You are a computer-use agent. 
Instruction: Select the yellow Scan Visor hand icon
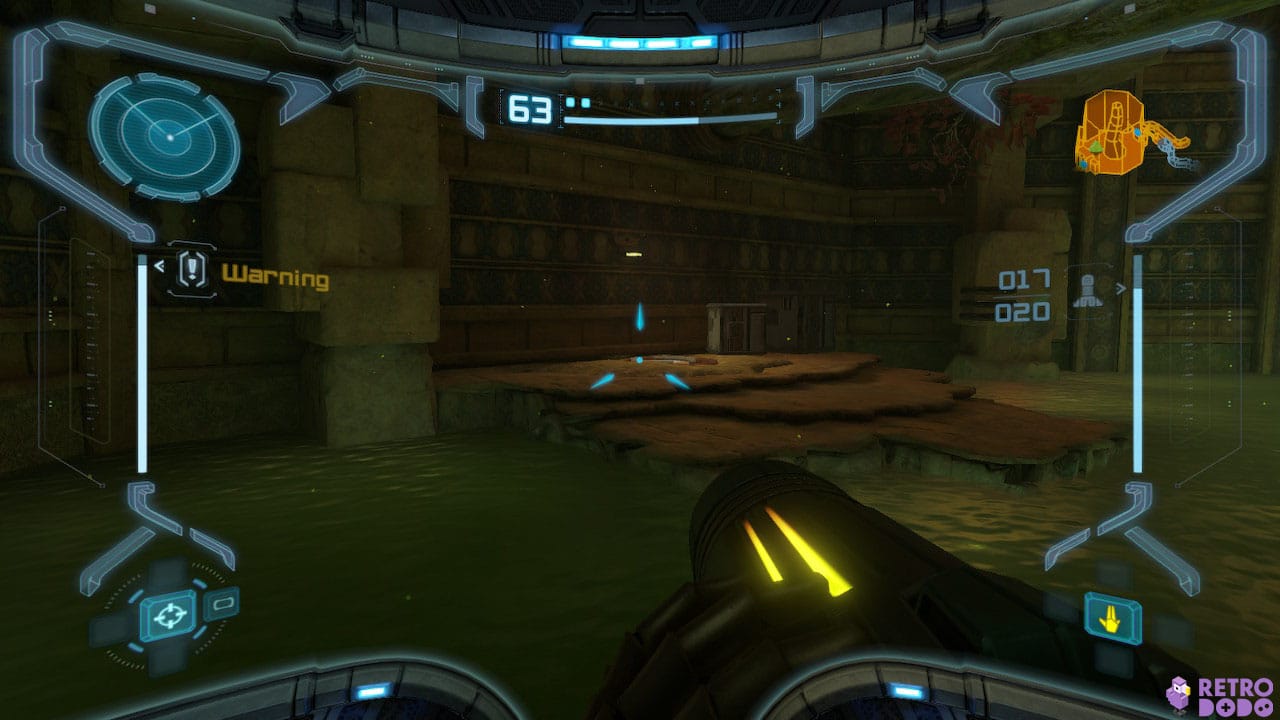pos(1112,618)
